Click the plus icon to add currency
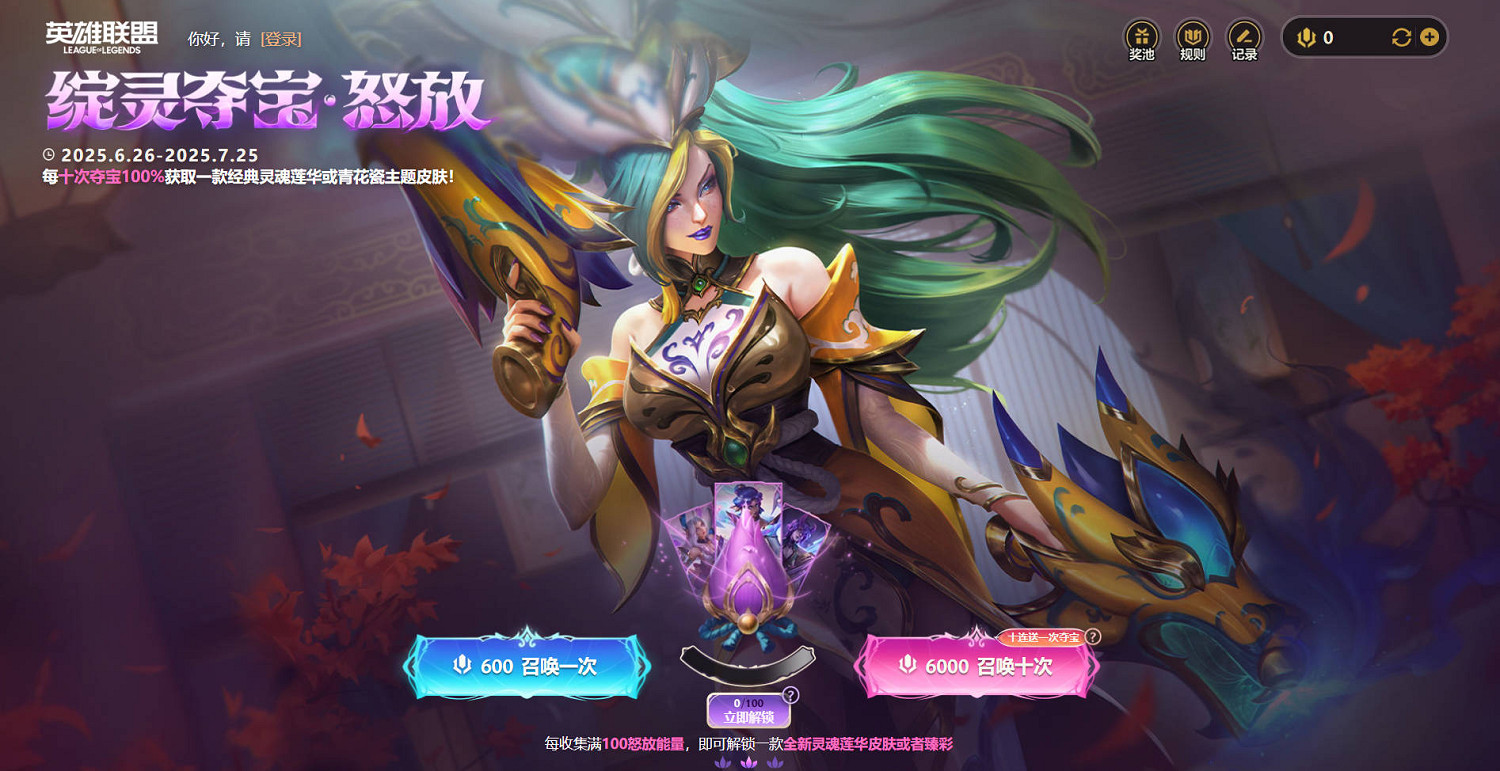 click(x=1430, y=37)
